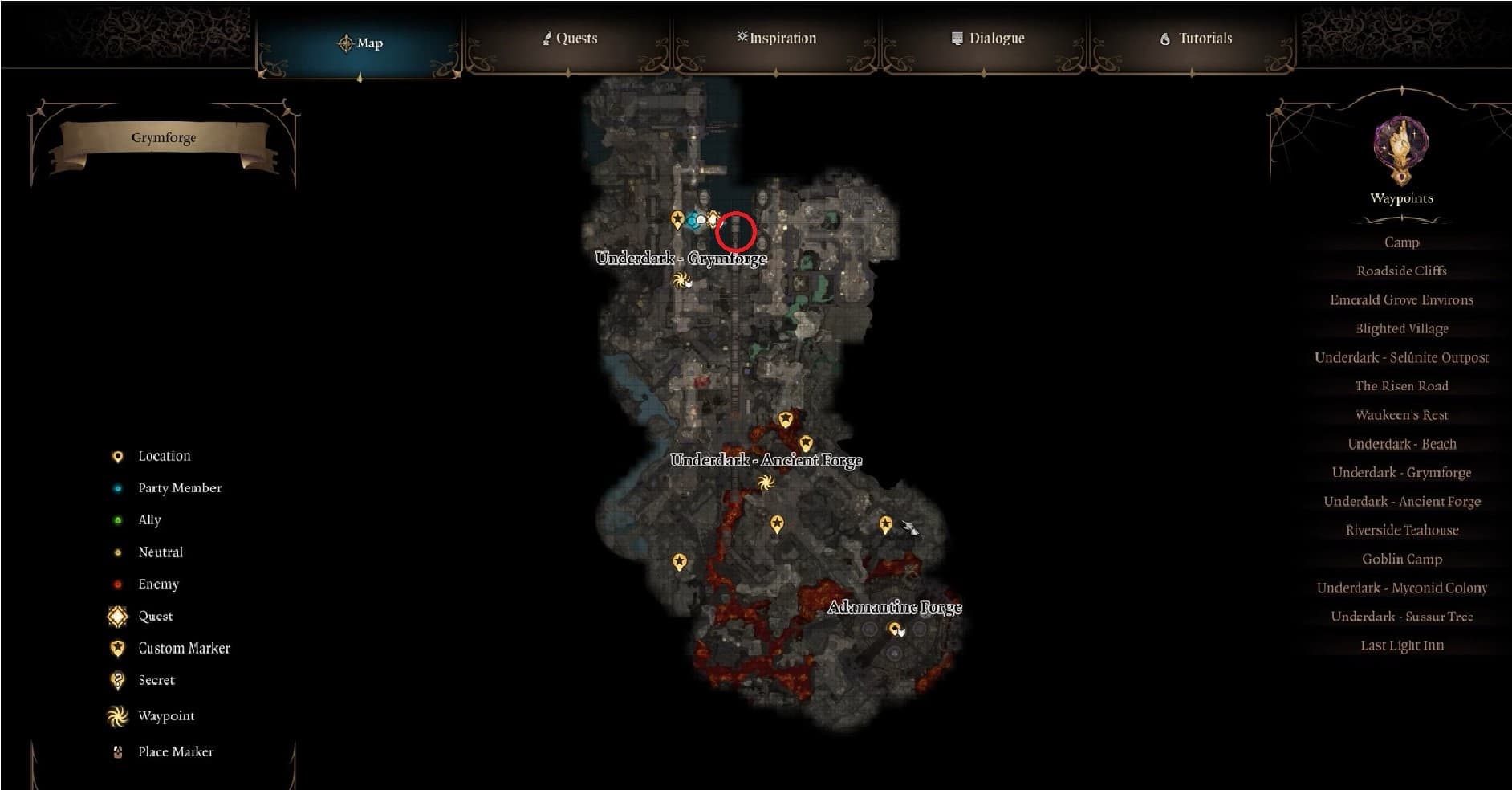Select Emerald Grove Environs waypoint
This screenshot has height=790, width=1512.
(x=1401, y=300)
